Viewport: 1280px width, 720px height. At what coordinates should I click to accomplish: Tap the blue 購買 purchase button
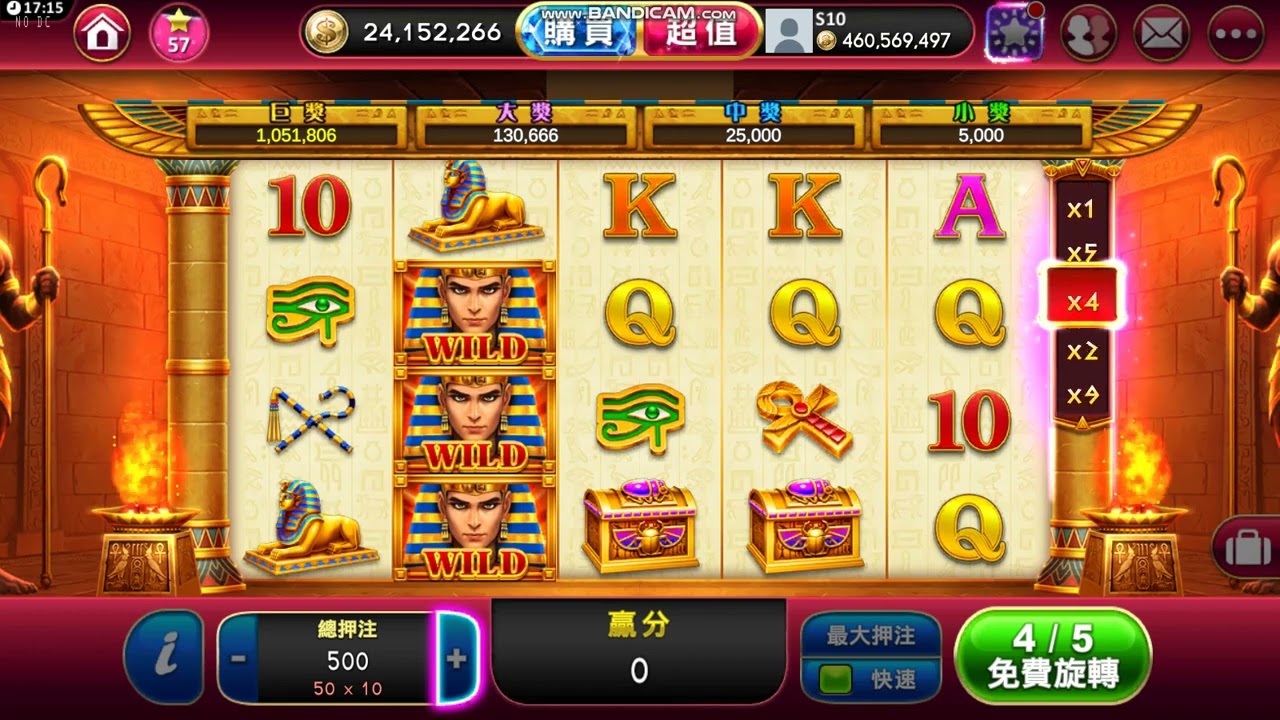pos(580,32)
